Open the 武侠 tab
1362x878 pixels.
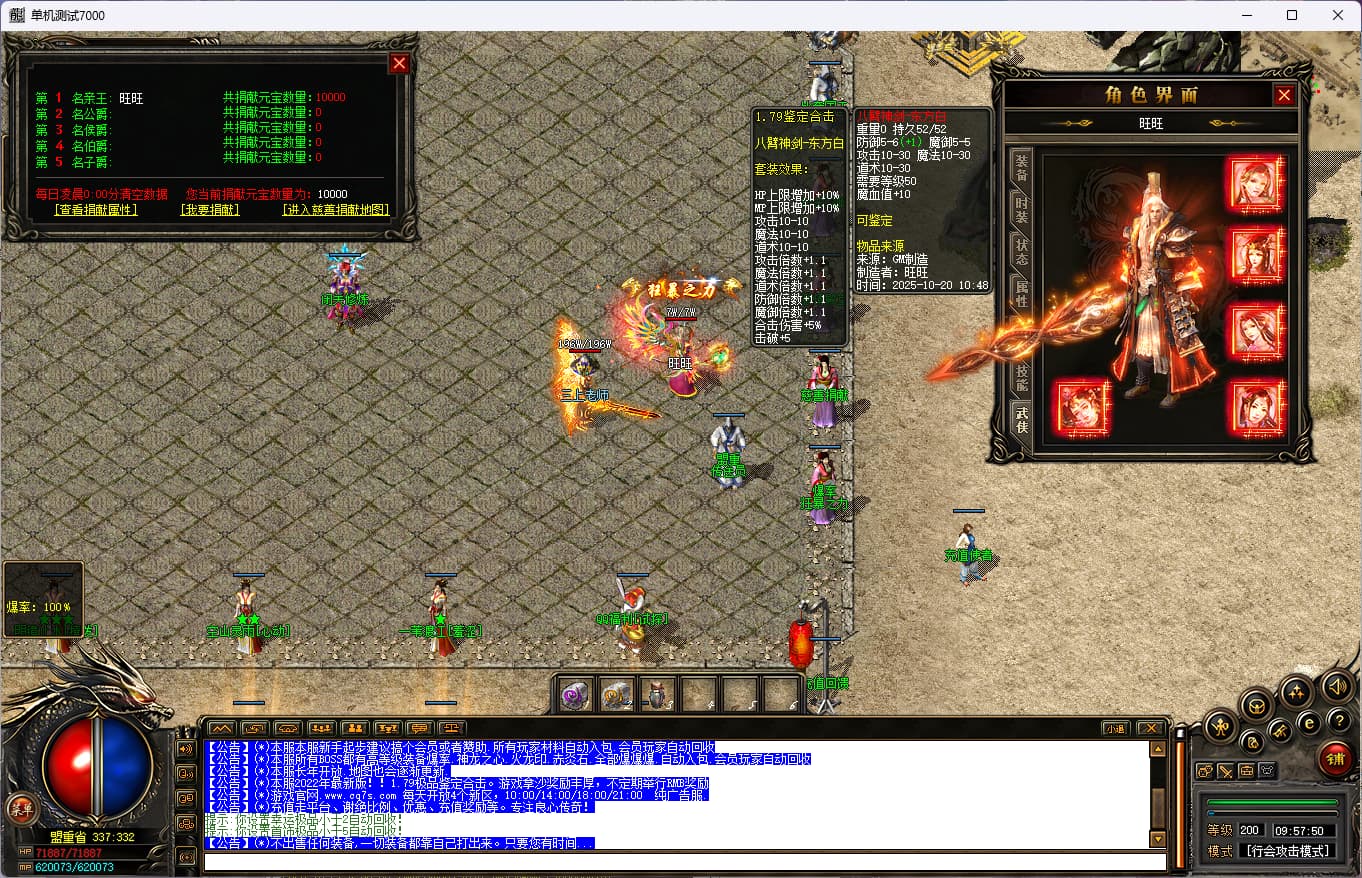[x=1021, y=418]
